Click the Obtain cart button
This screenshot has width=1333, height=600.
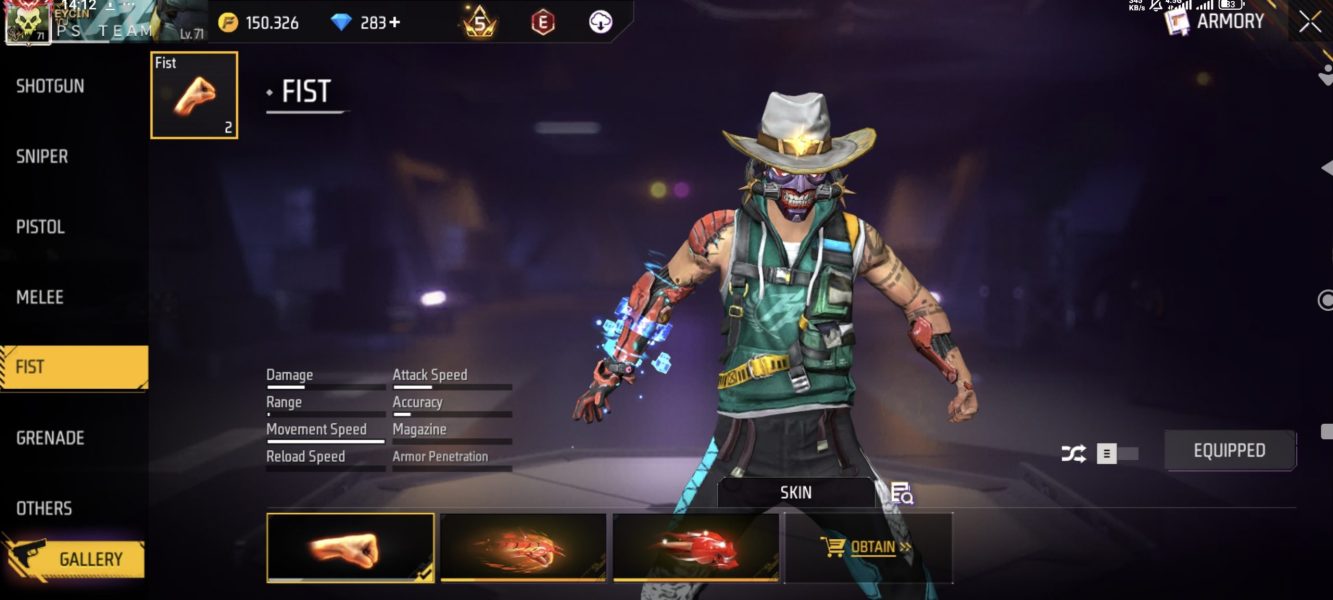(x=867, y=547)
